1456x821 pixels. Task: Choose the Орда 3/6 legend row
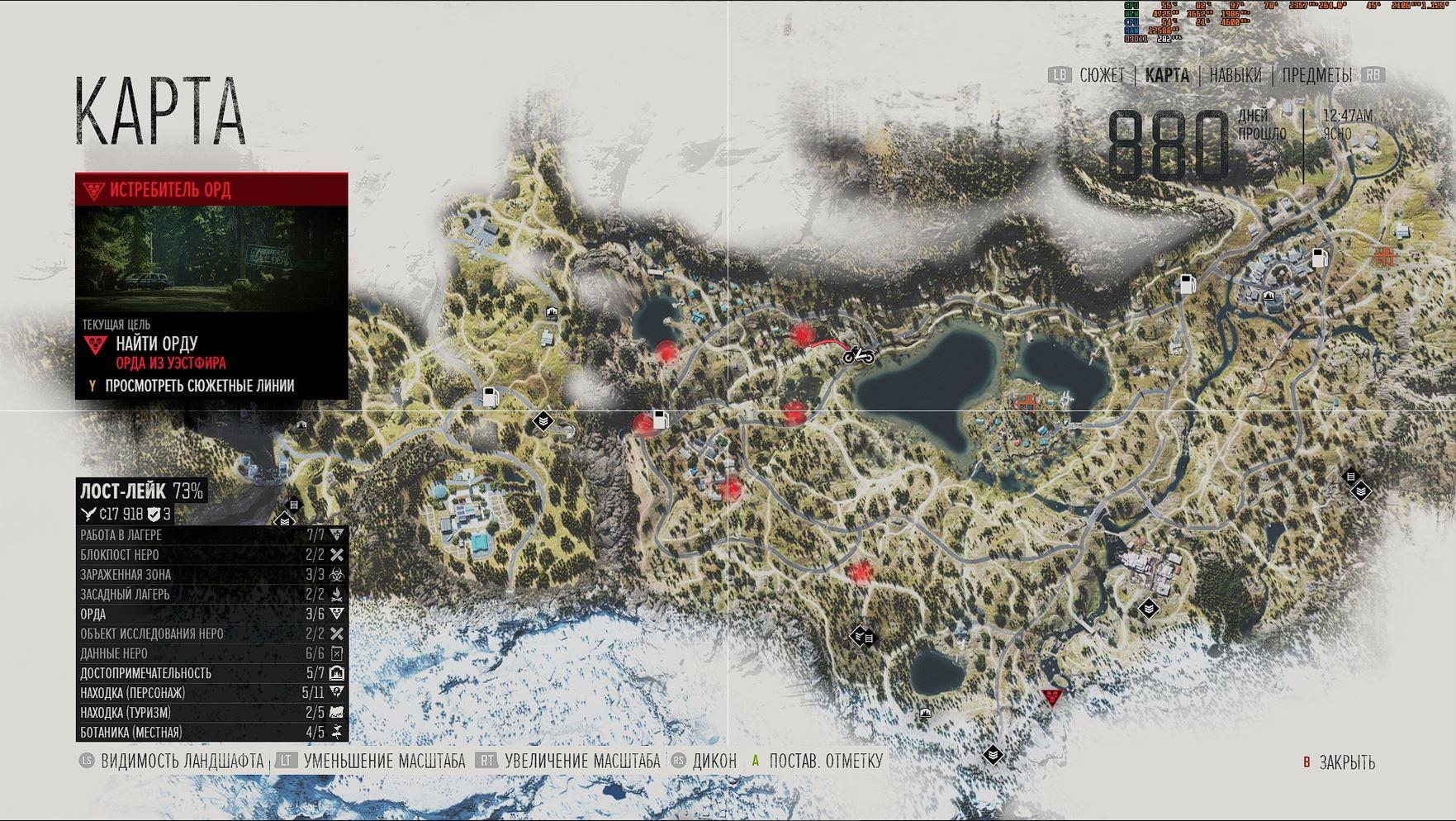pyautogui.click(x=211, y=615)
